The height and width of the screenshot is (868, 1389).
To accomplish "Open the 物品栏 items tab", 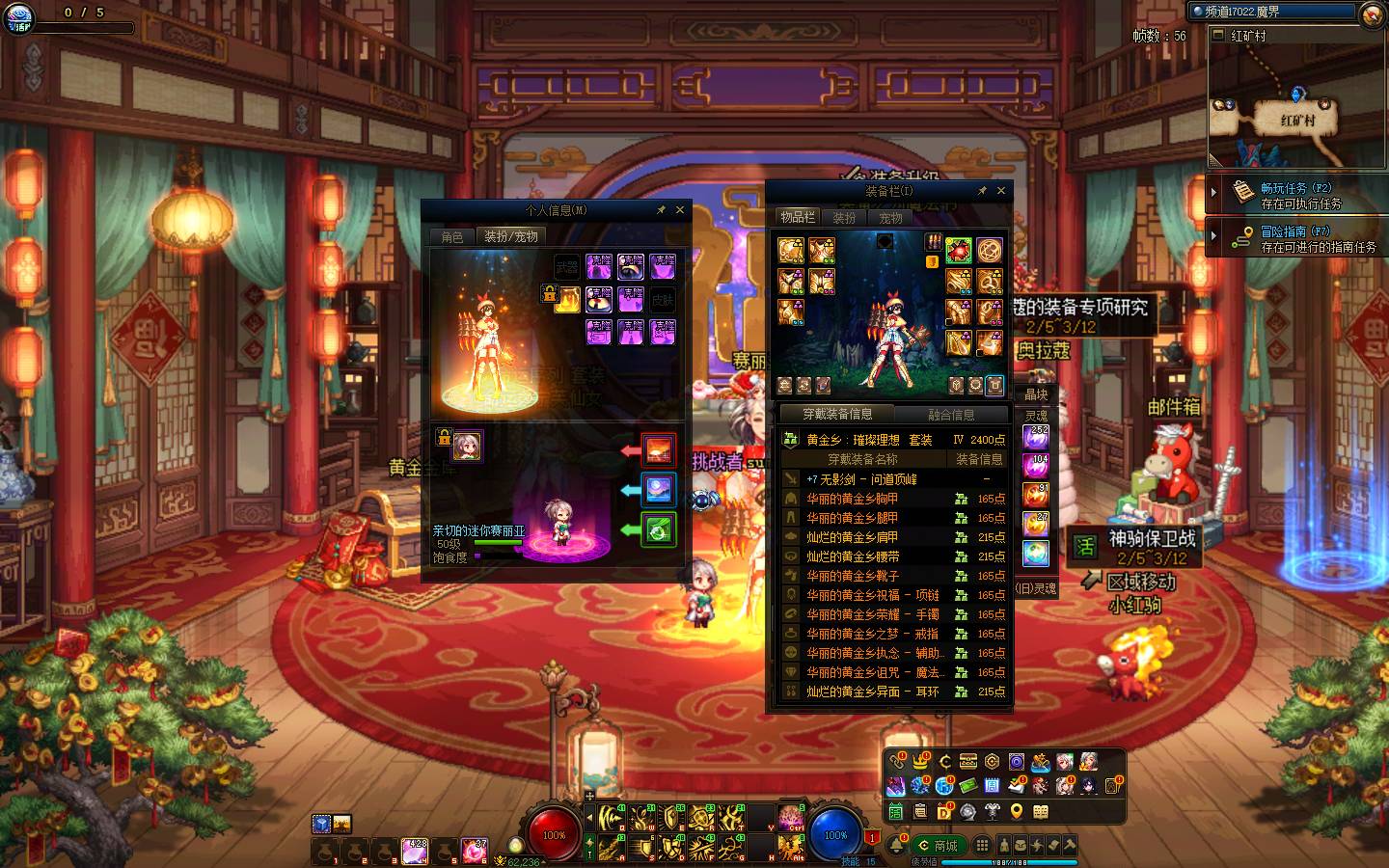I will tap(798, 218).
